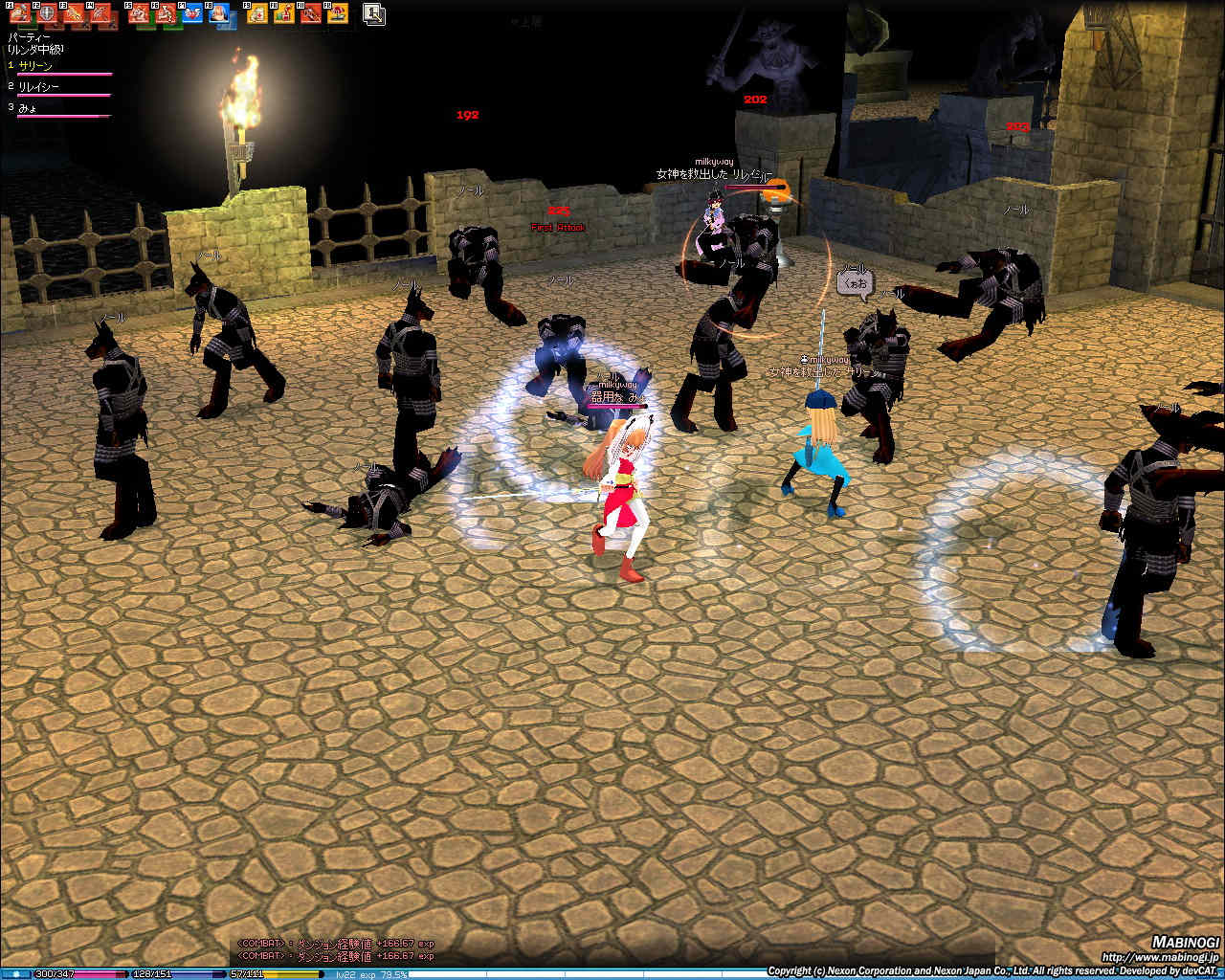Use the shield defense skill on F2
This screenshot has width=1225, height=980.
pyautogui.click(x=46, y=13)
